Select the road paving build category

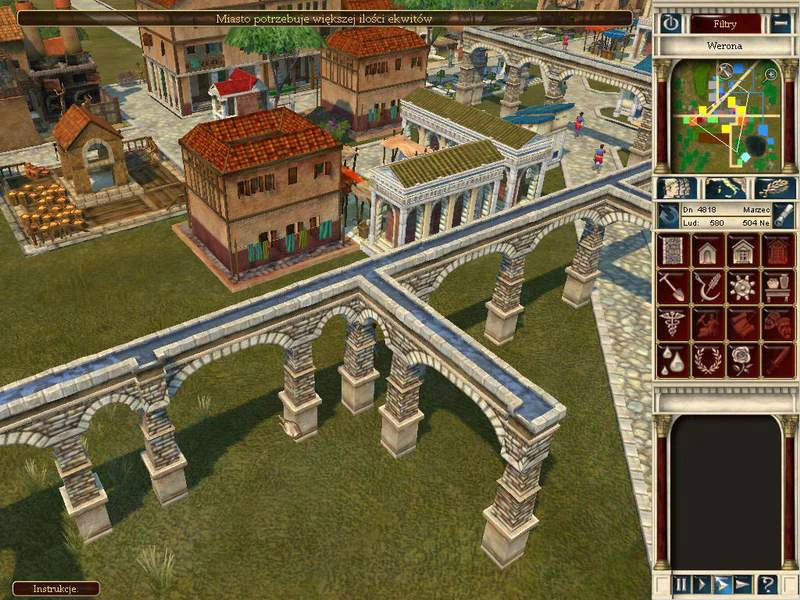tap(673, 252)
